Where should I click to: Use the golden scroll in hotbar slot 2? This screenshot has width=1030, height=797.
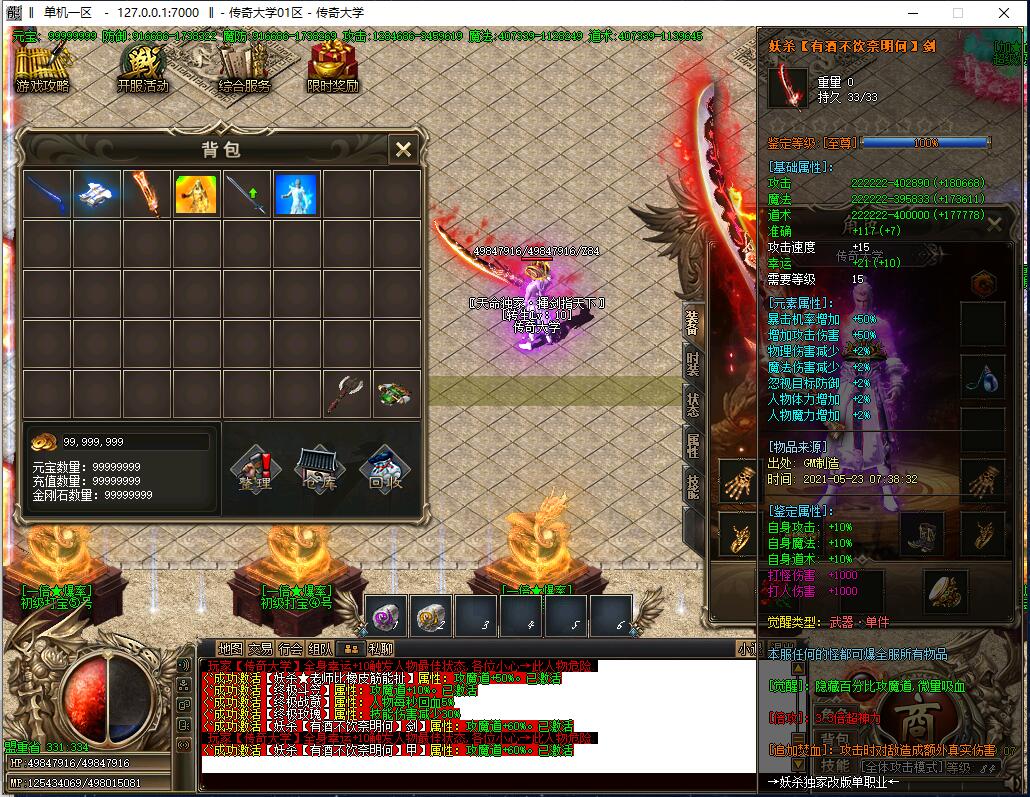tap(430, 616)
